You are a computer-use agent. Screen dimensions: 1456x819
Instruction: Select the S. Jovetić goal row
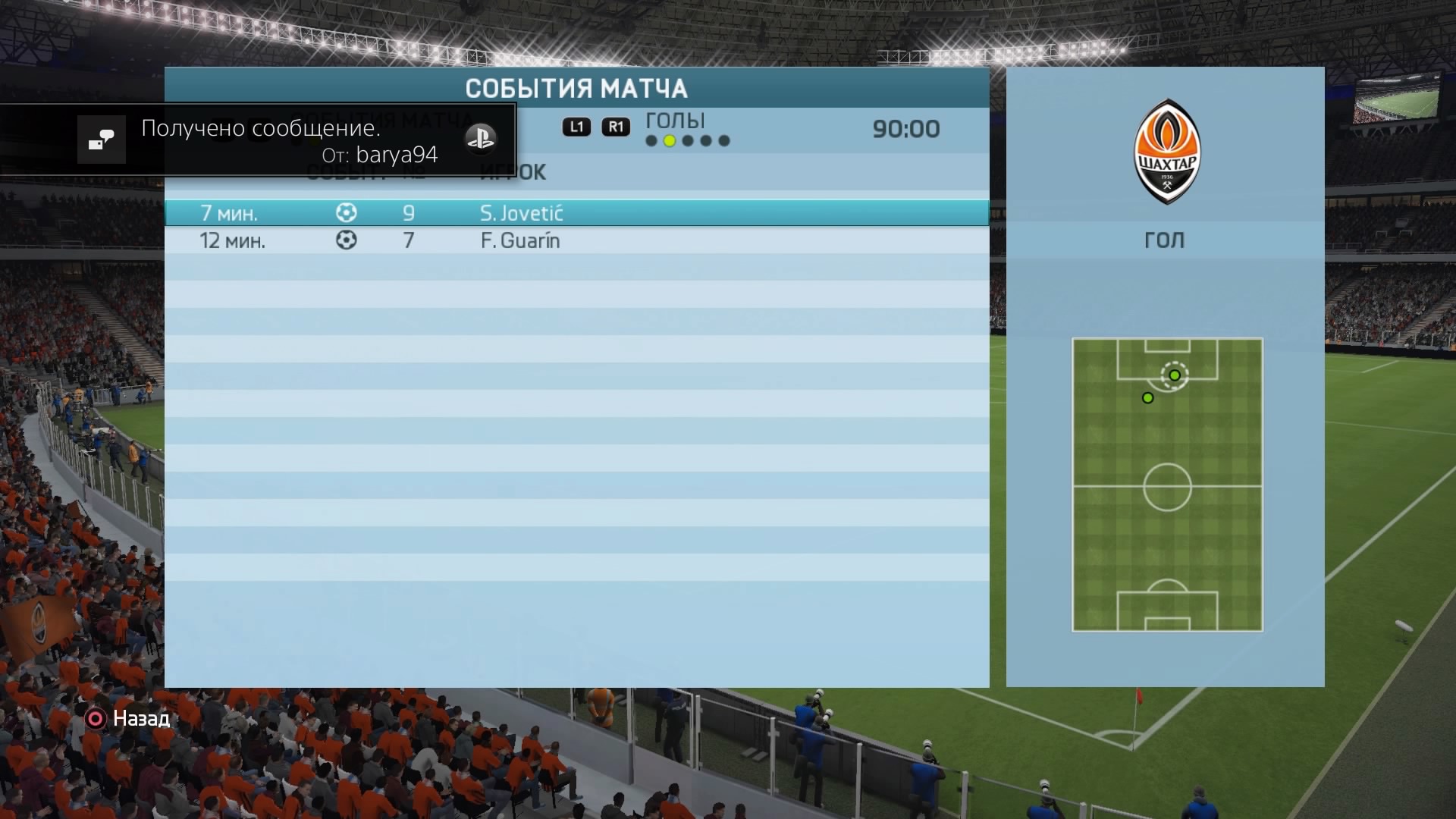tap(576, 213)
